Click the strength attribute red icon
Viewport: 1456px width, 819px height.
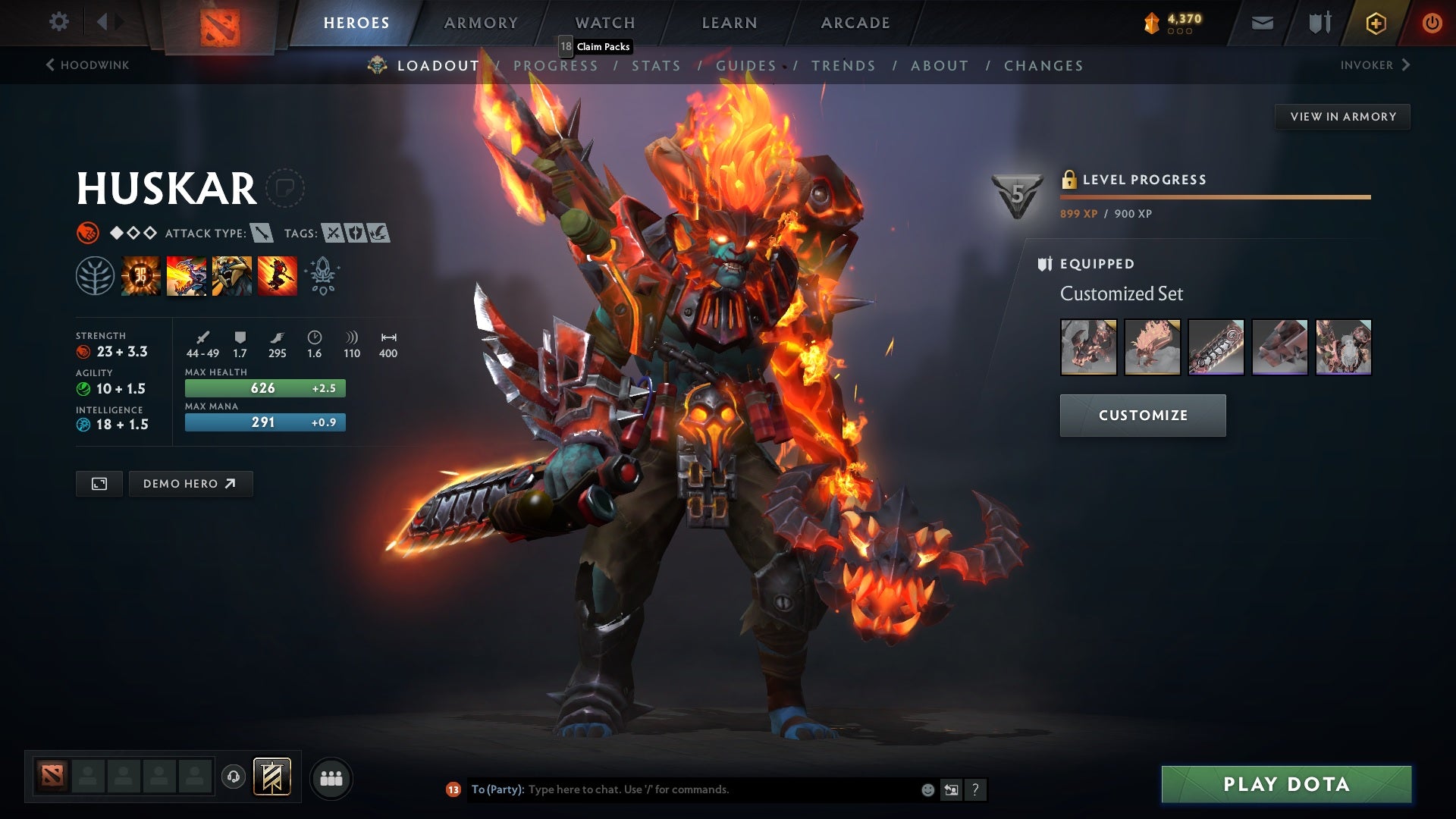83,351
